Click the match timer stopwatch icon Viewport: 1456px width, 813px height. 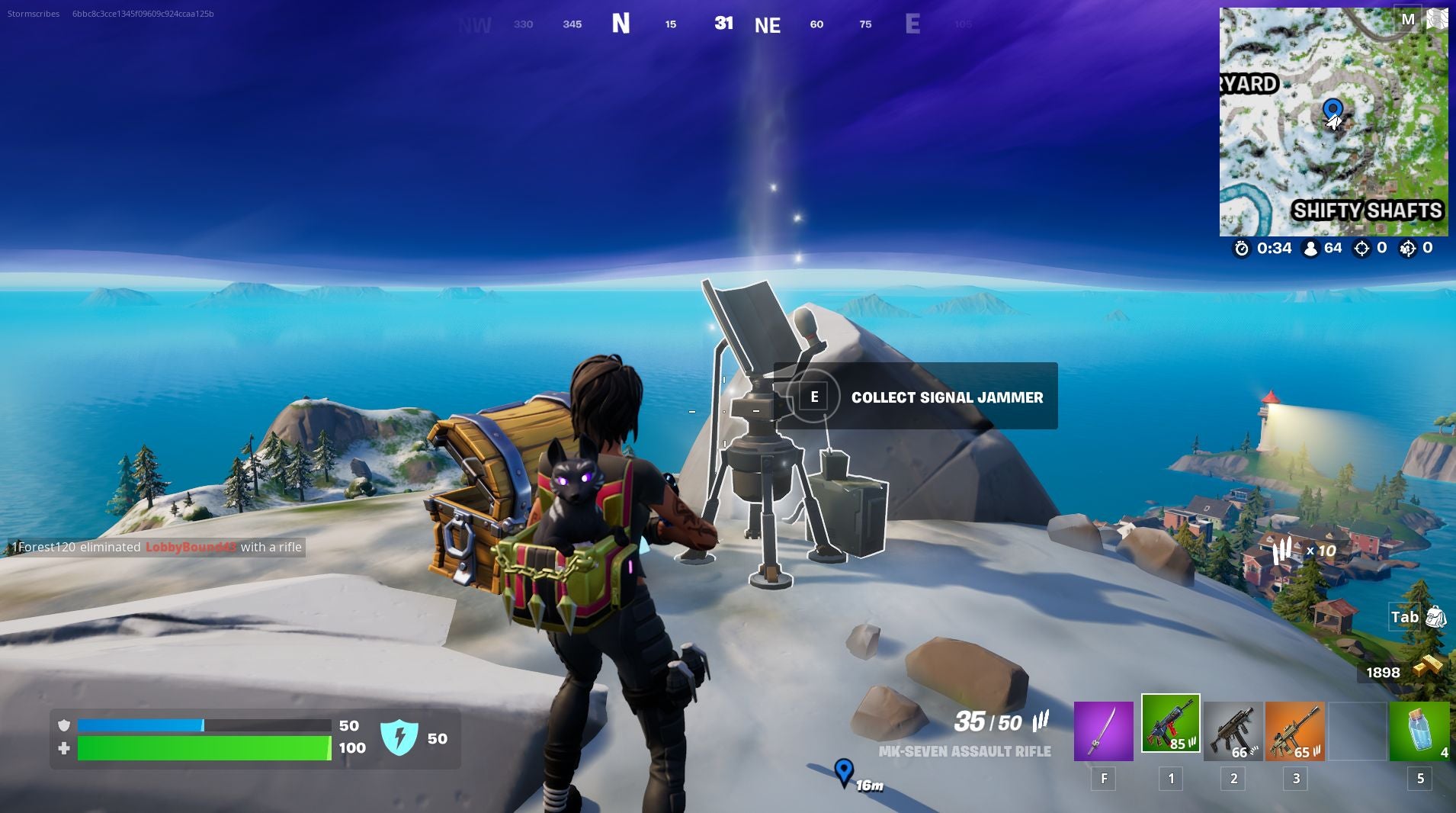pos(1241,248)
